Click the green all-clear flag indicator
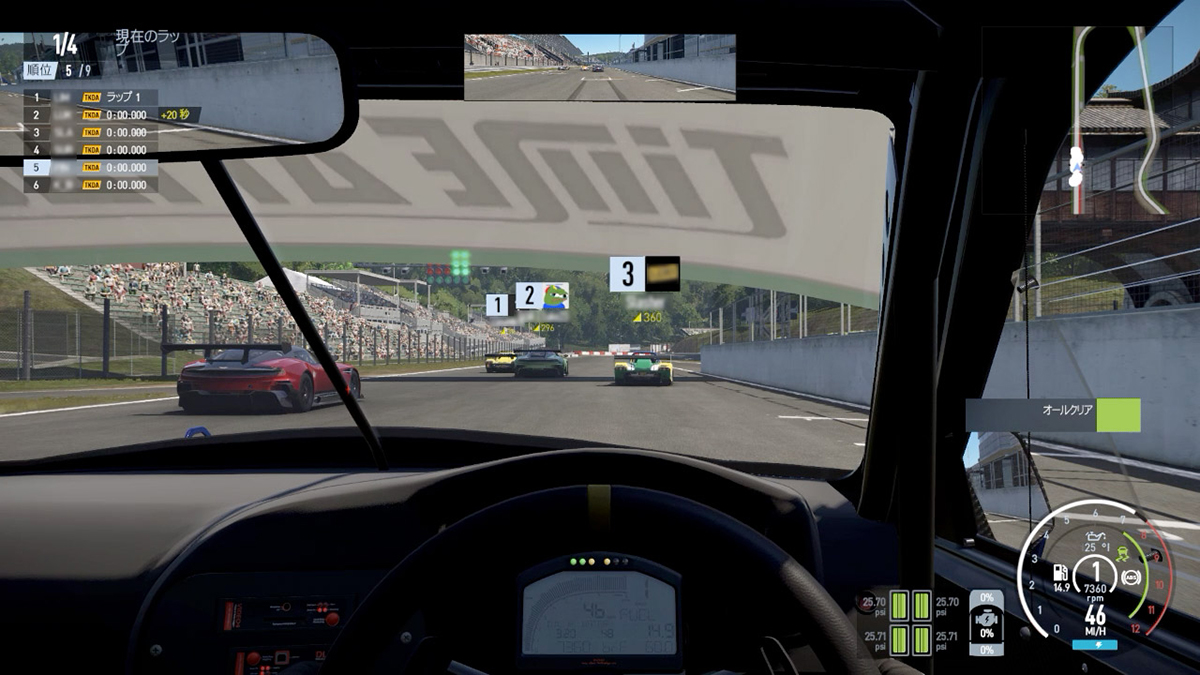 pos(1118,414)
